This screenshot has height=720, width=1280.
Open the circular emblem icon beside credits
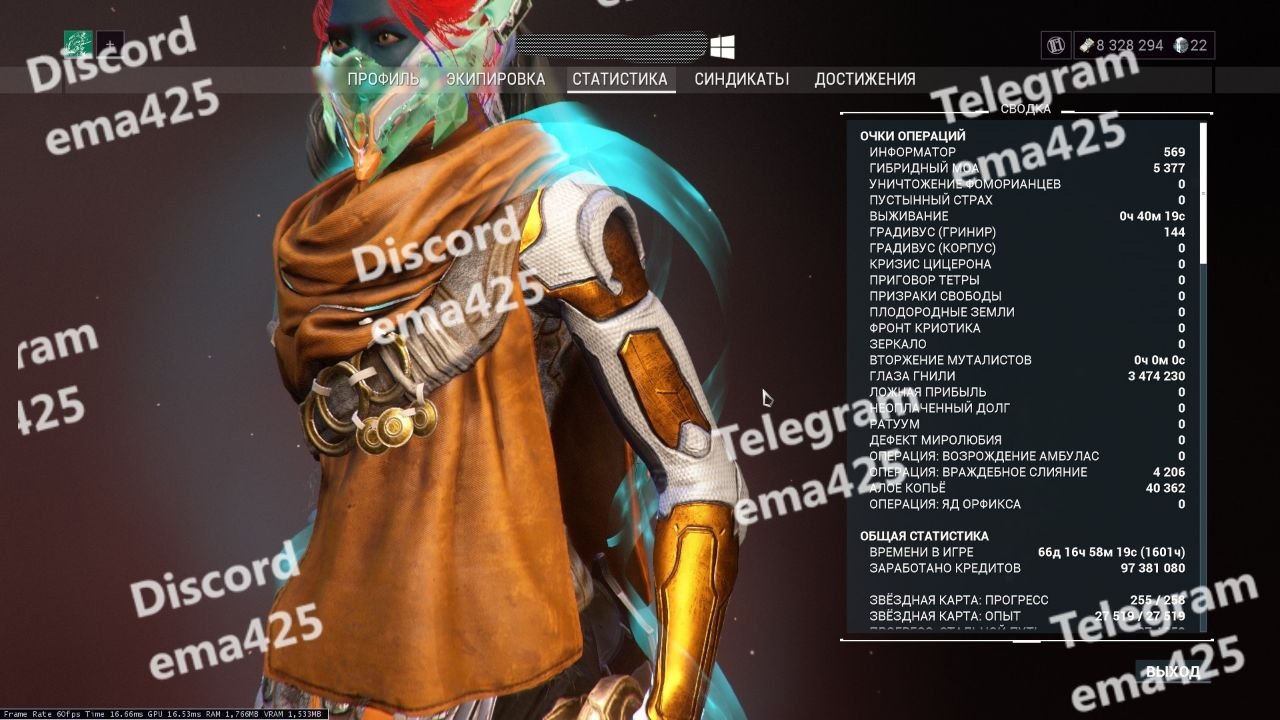point(1055,45)
